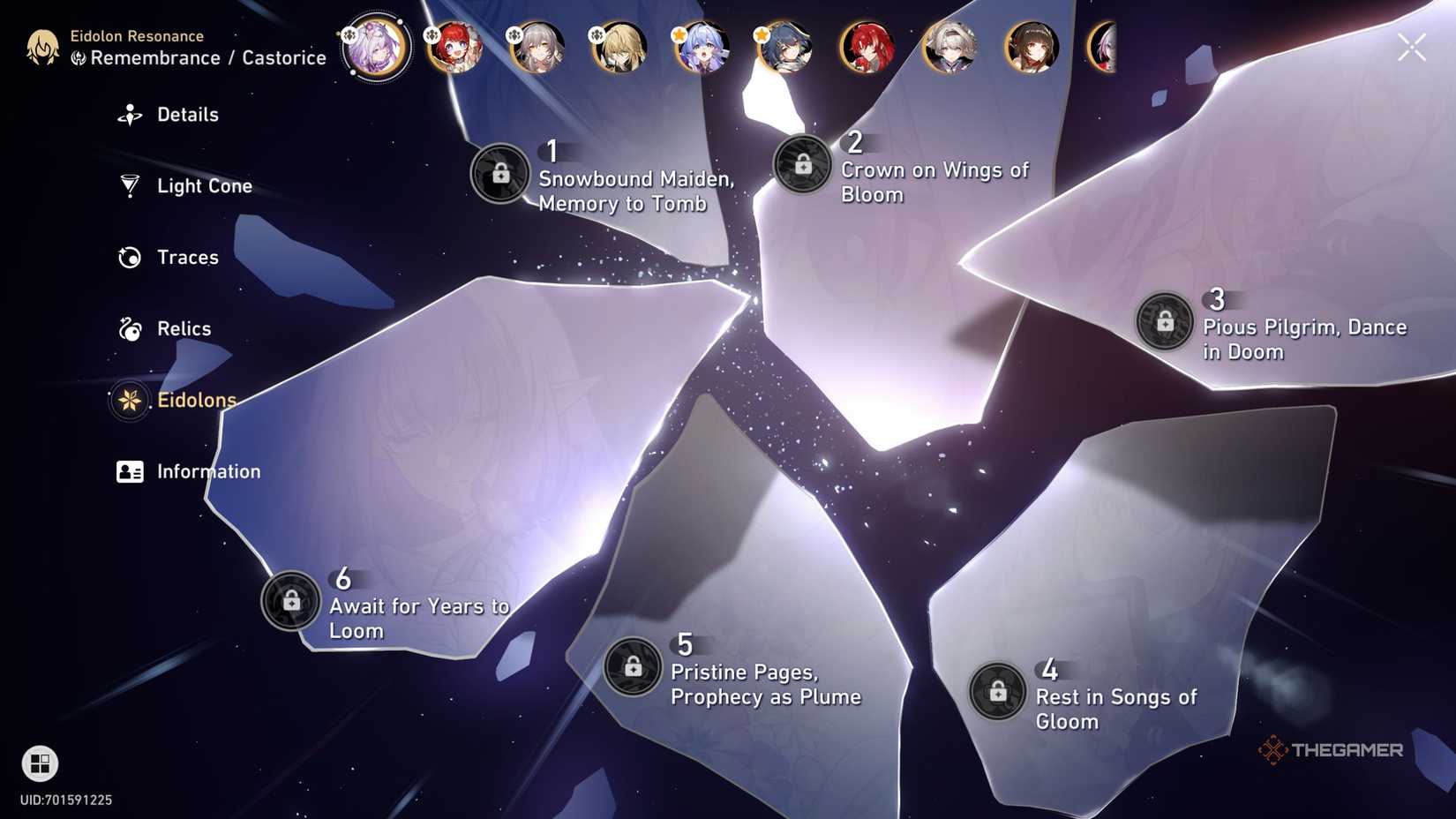The width and height of the screenshot is (1456, 819).
Task: Open Eidolon 3, Pious Pilgrim, Dance in Doom
Action: [1164, 321]
